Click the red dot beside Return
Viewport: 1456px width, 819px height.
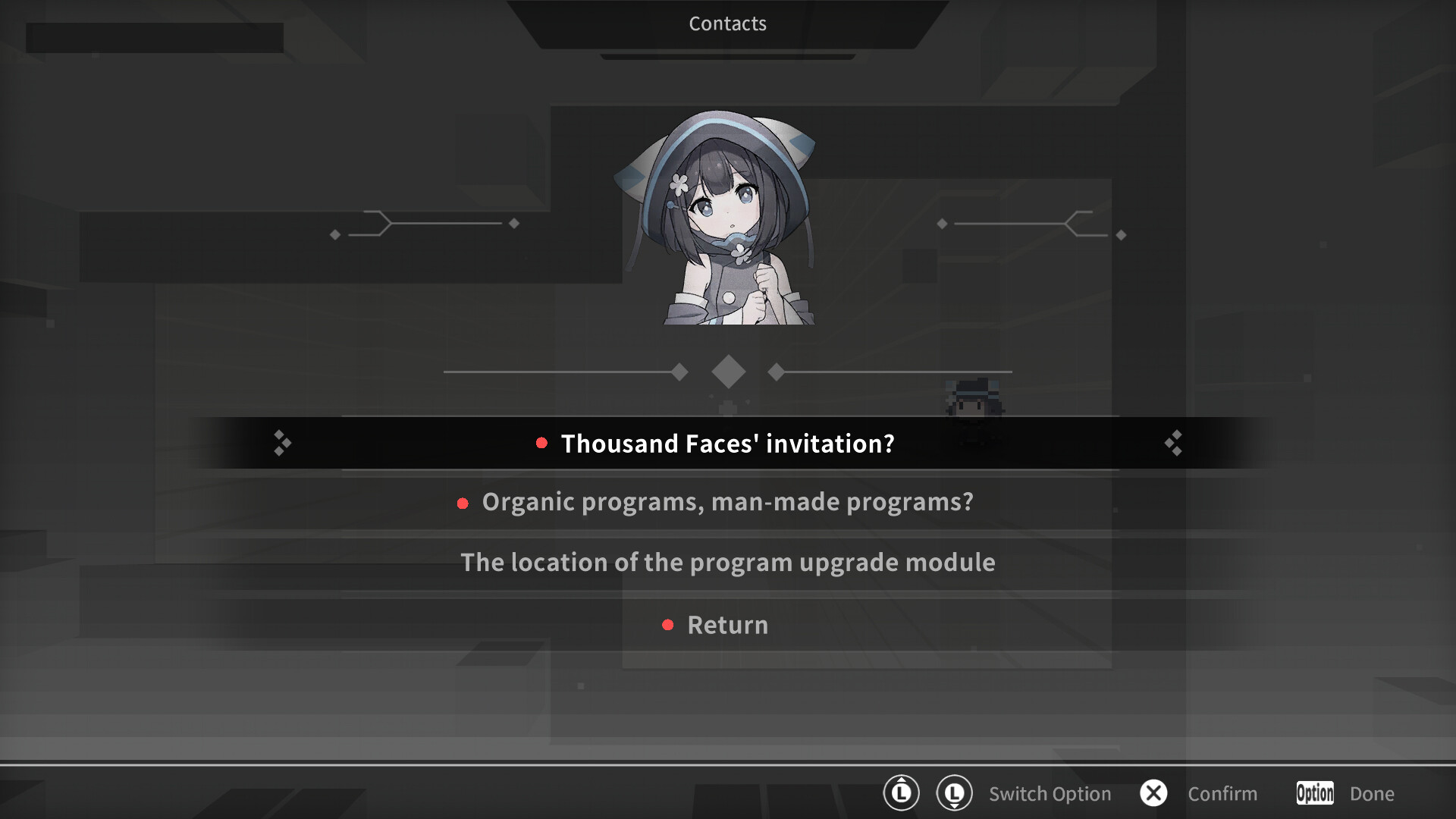[668, 625]
